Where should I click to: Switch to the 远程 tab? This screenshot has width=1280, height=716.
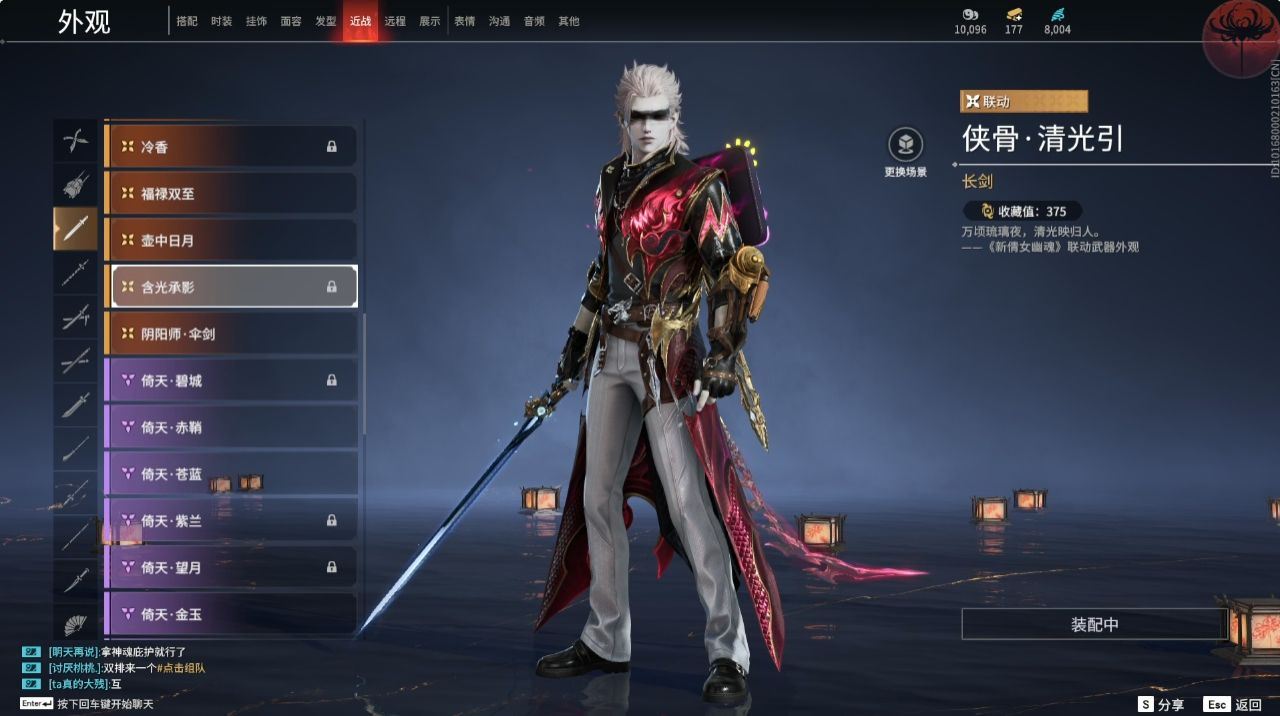[395, 21]
